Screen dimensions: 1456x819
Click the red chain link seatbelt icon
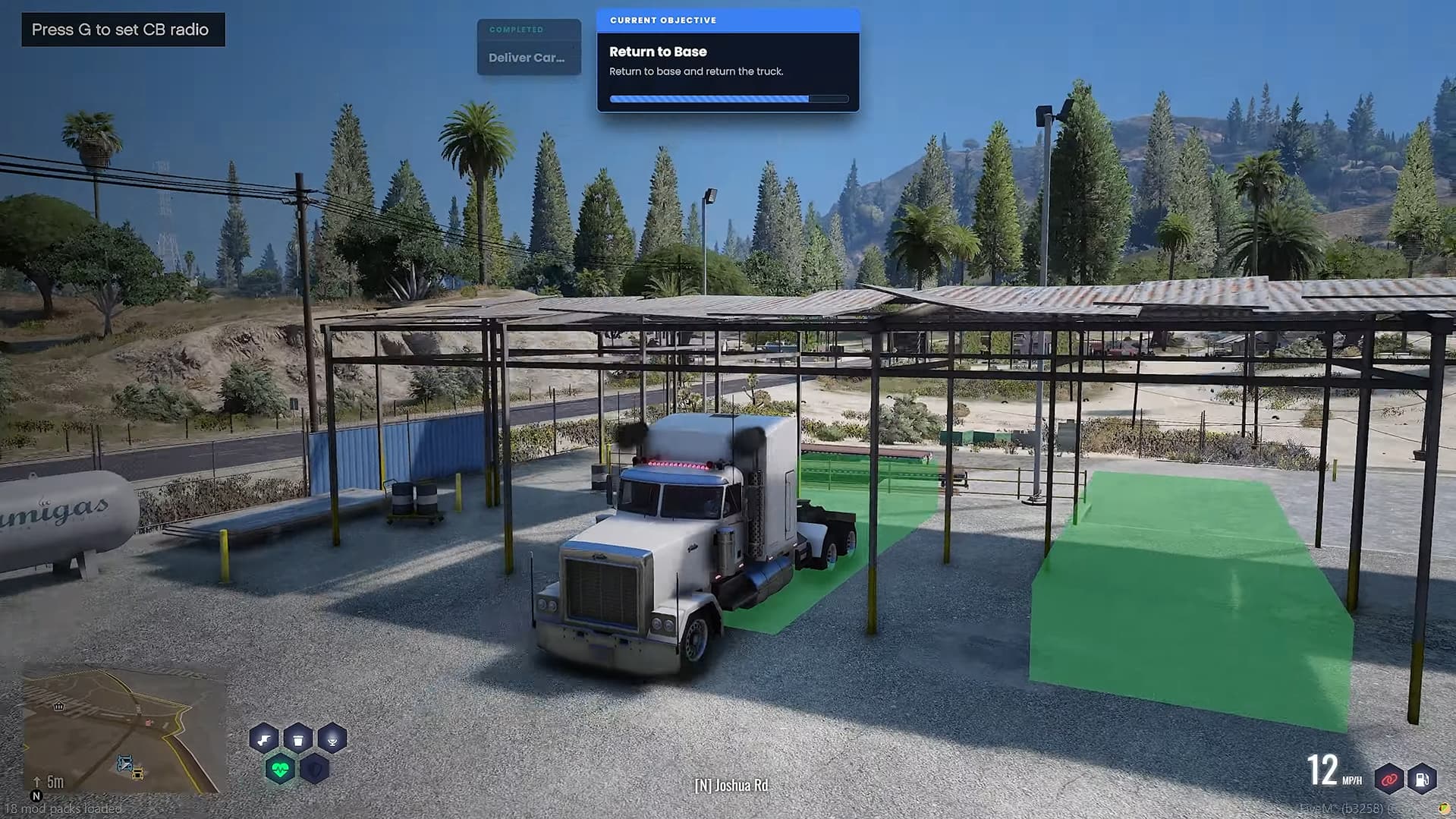coord(1389,779)
